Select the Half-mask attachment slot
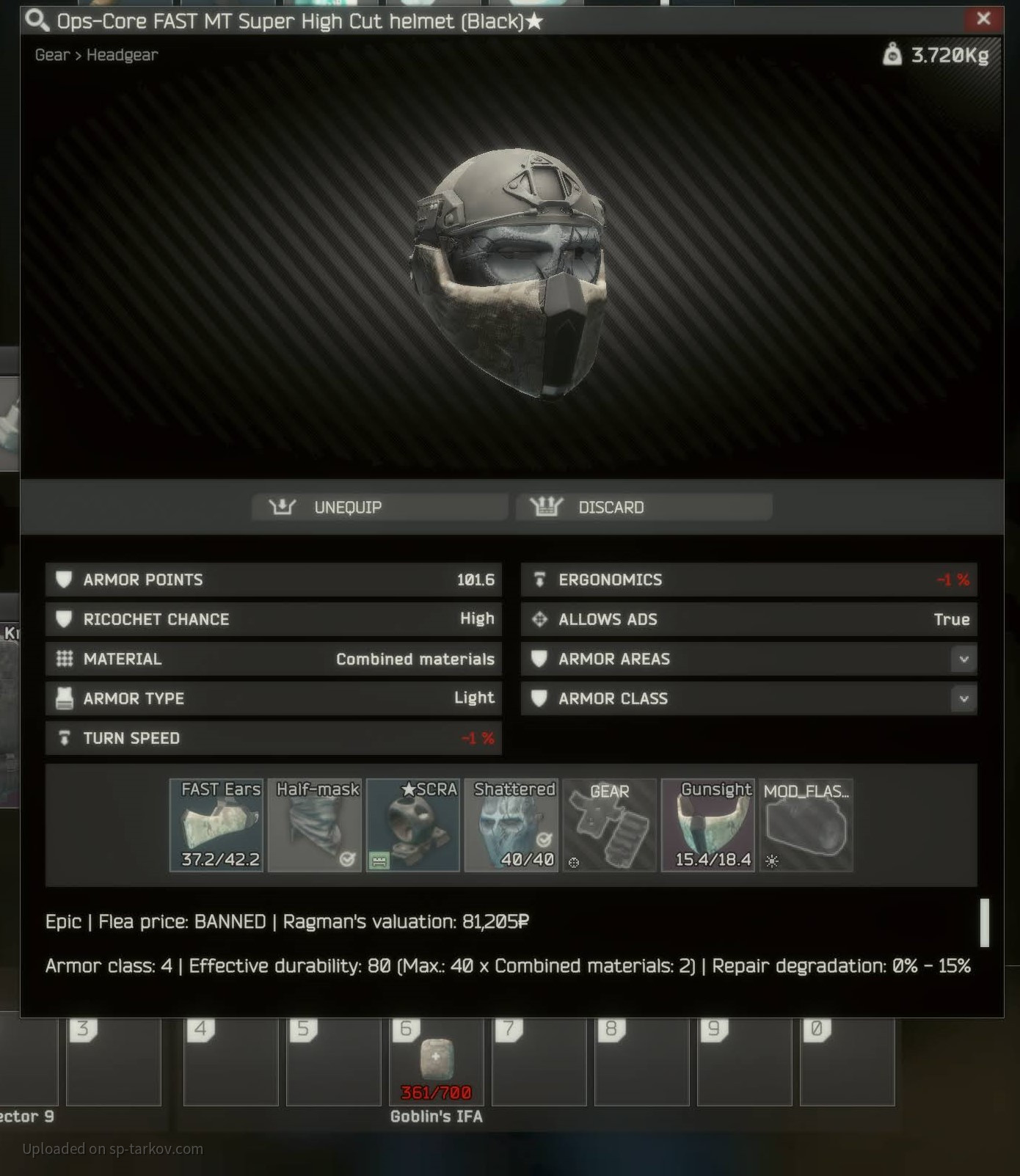Viewport: 1020px width, 1176px height. pos(315,825)
